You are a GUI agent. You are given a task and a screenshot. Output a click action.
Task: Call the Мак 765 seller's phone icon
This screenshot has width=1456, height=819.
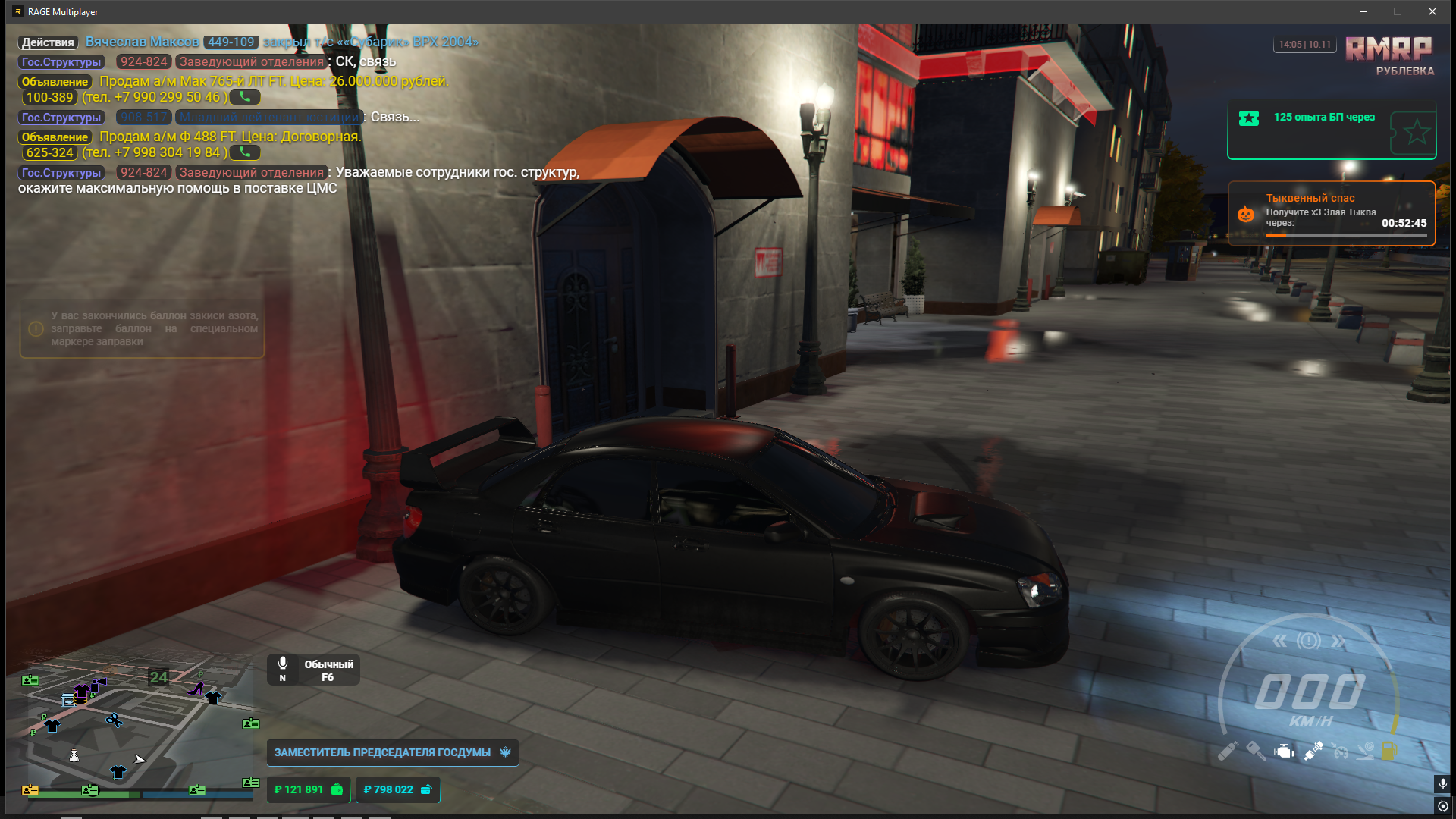coord(245,97)
